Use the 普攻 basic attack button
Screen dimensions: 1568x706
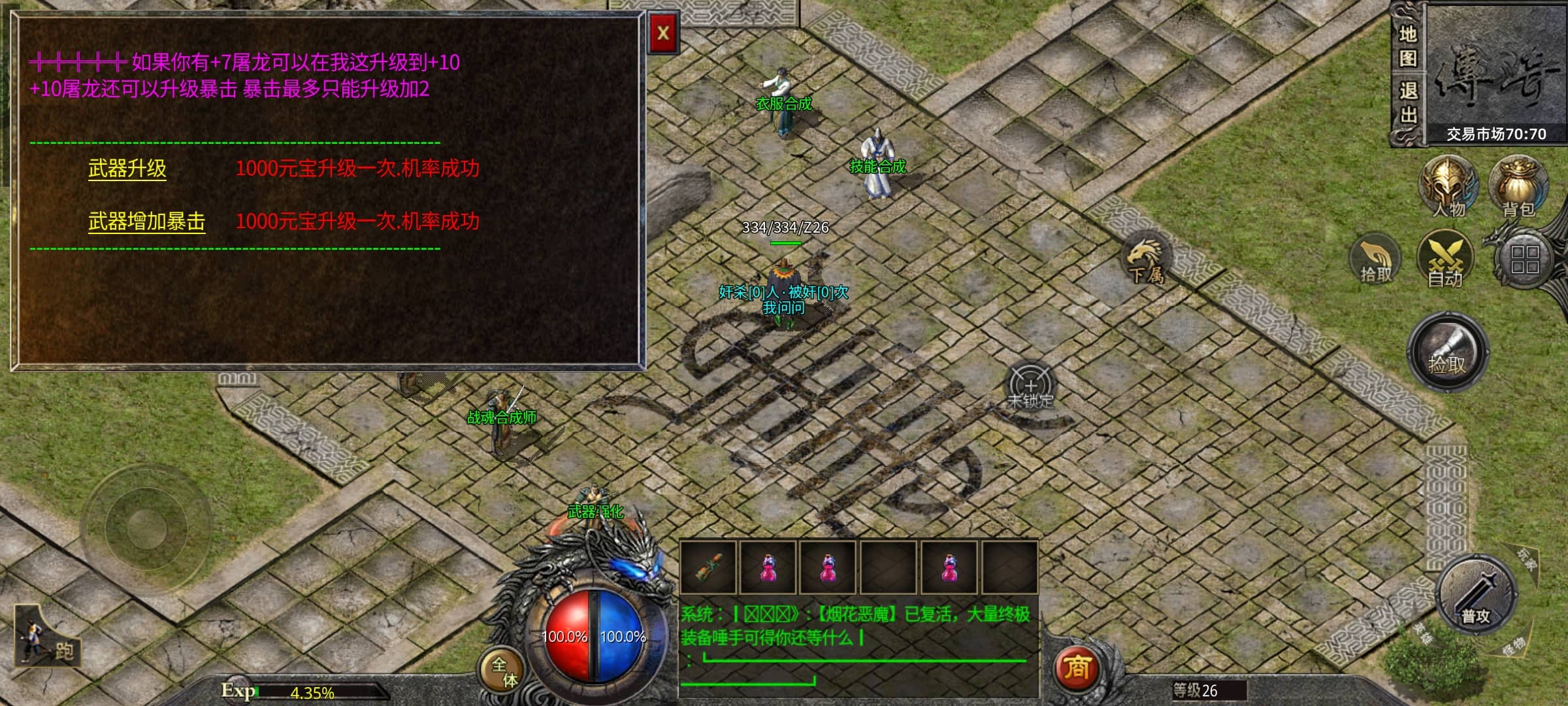point(1477,596)
